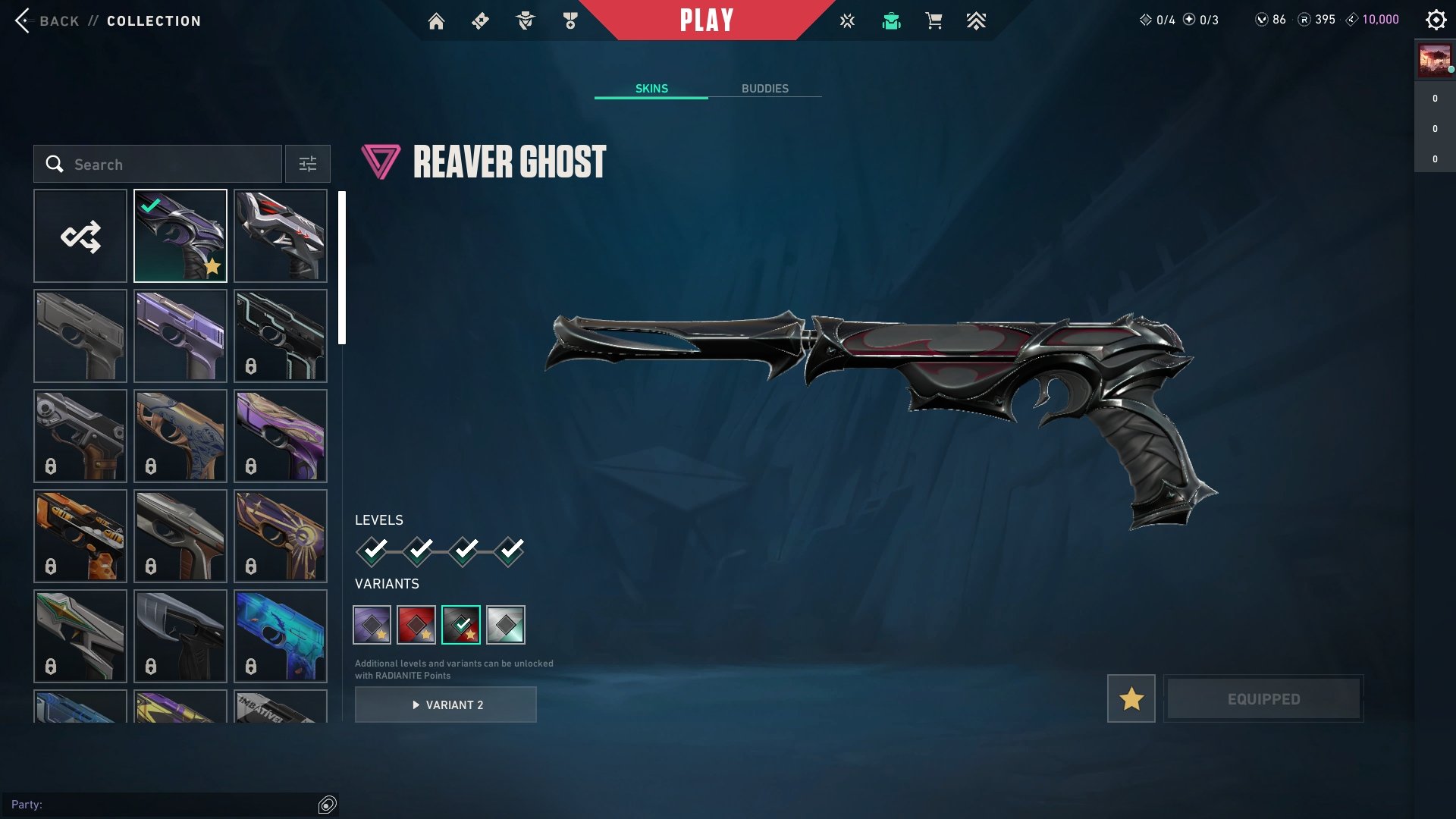The width and height of the screenshot is (1456, 819).
Task: Play the Variant 2 preview video
Action: pos(446,705)
